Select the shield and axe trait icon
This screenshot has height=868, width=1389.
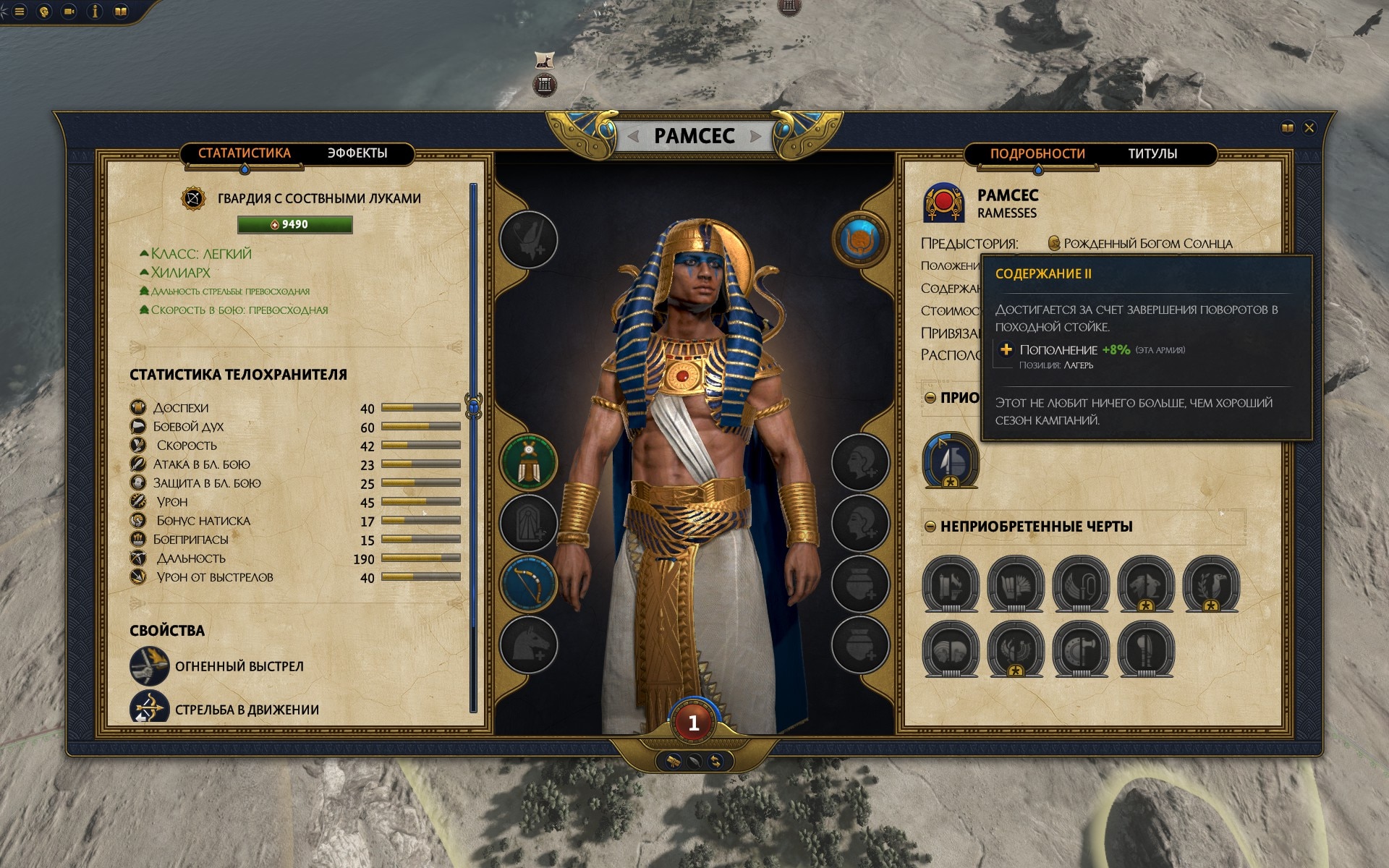pos(1080,650)
